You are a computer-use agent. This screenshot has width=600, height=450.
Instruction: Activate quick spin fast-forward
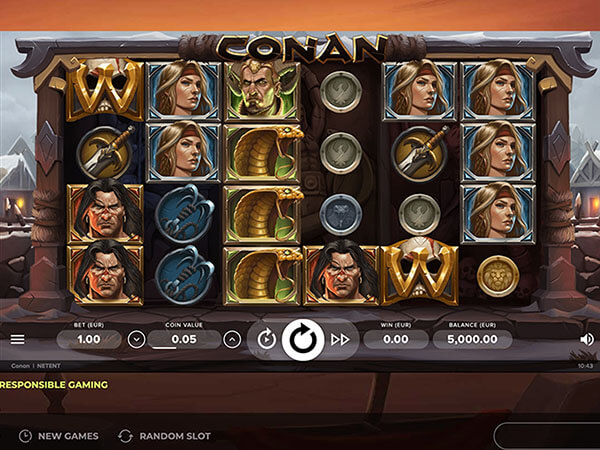point(340,339)
